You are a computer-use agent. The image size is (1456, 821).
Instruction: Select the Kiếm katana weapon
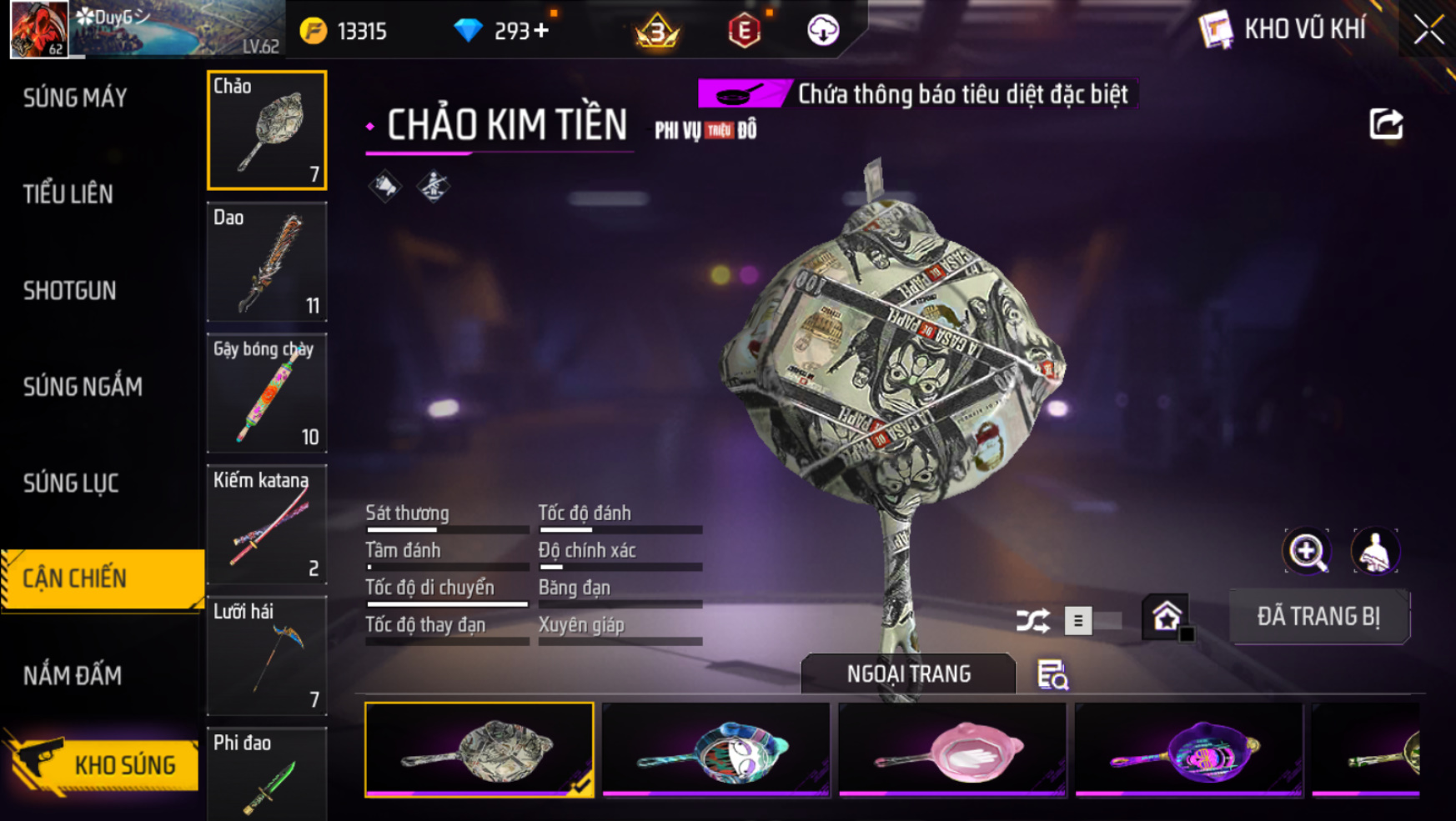(267, 524)
